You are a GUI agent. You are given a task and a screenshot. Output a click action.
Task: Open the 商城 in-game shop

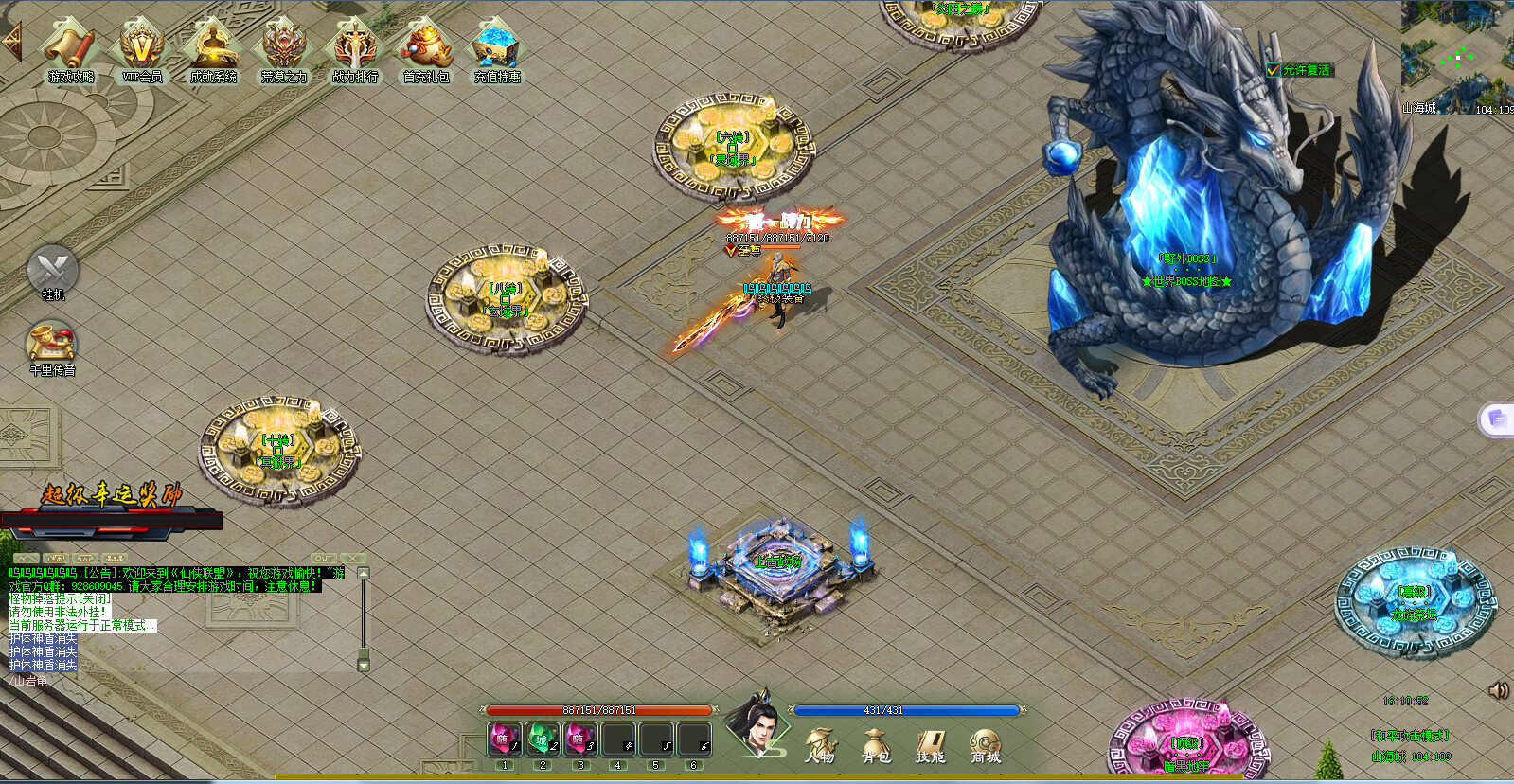pyautogui.click(x=984, y=743)
